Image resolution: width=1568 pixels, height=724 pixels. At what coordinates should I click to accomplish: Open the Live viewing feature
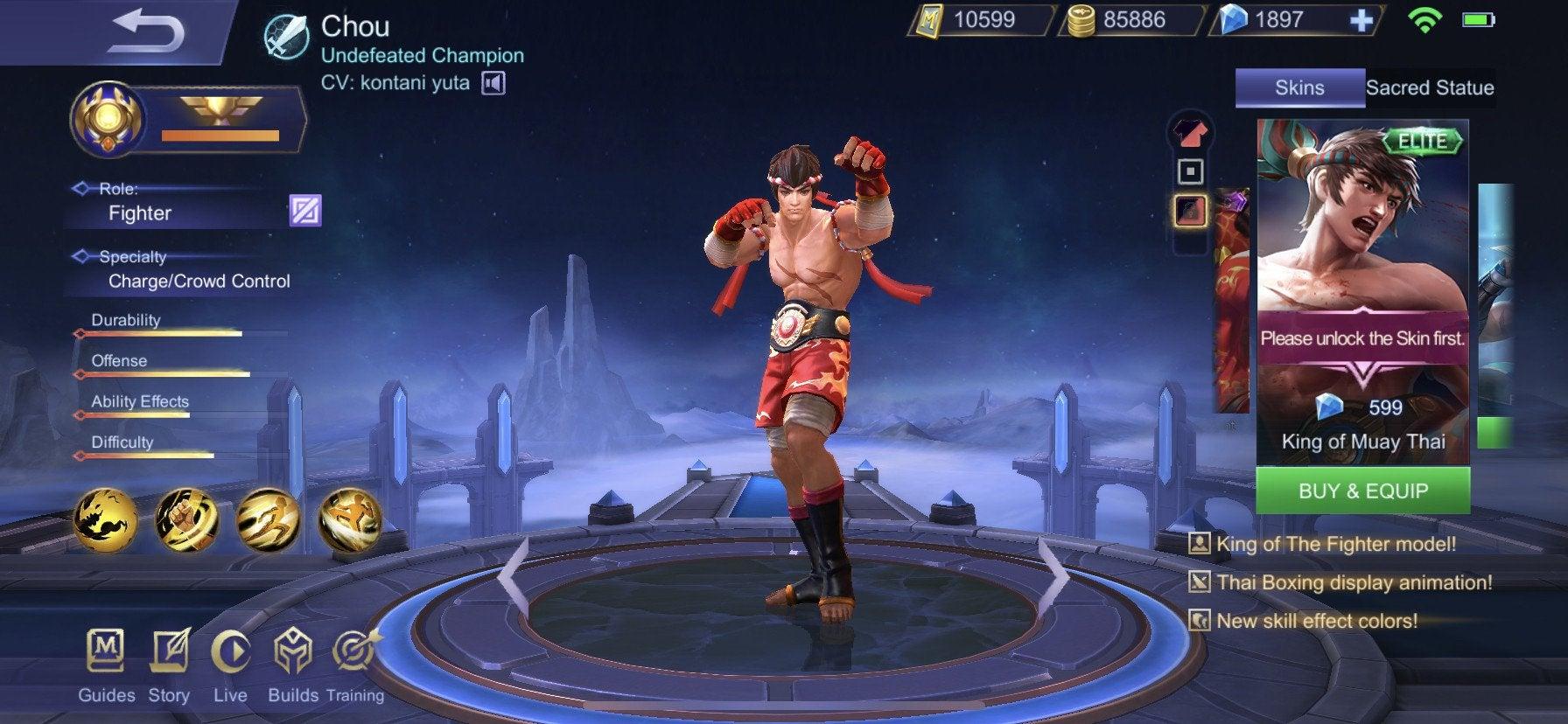(230, 651)
